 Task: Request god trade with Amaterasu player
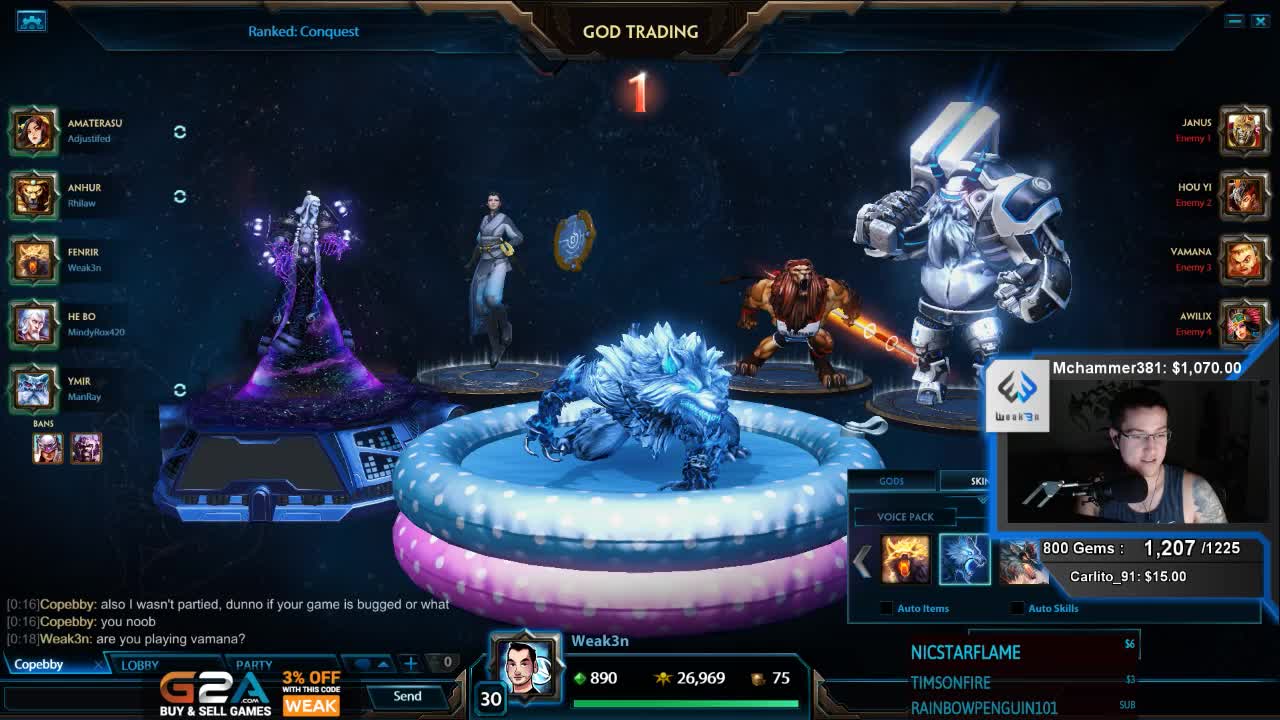180,132
